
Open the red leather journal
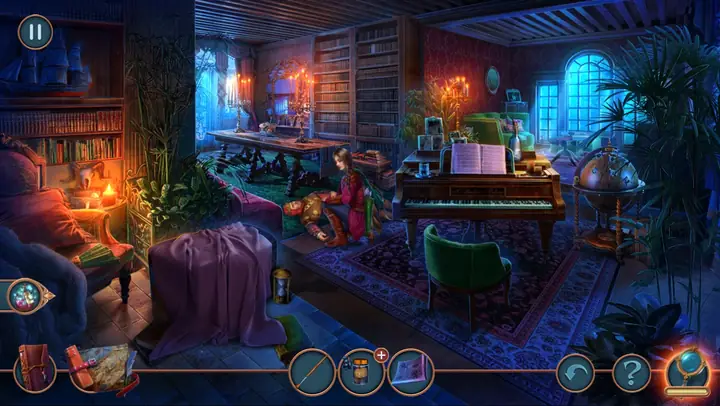pyautogui.click(x=36, y=370)
